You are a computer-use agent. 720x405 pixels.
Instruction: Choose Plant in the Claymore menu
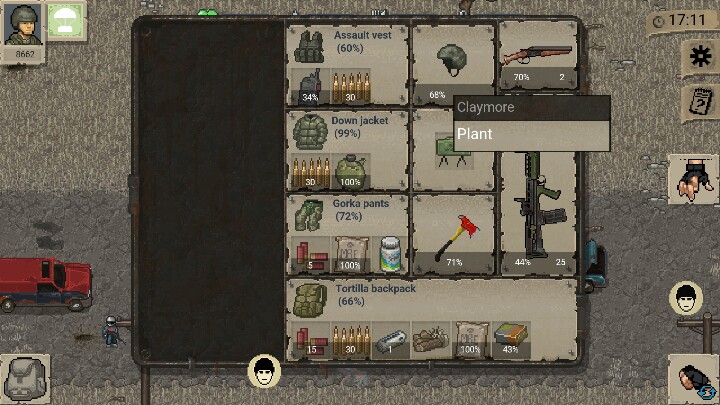click(x=531, y=135)
